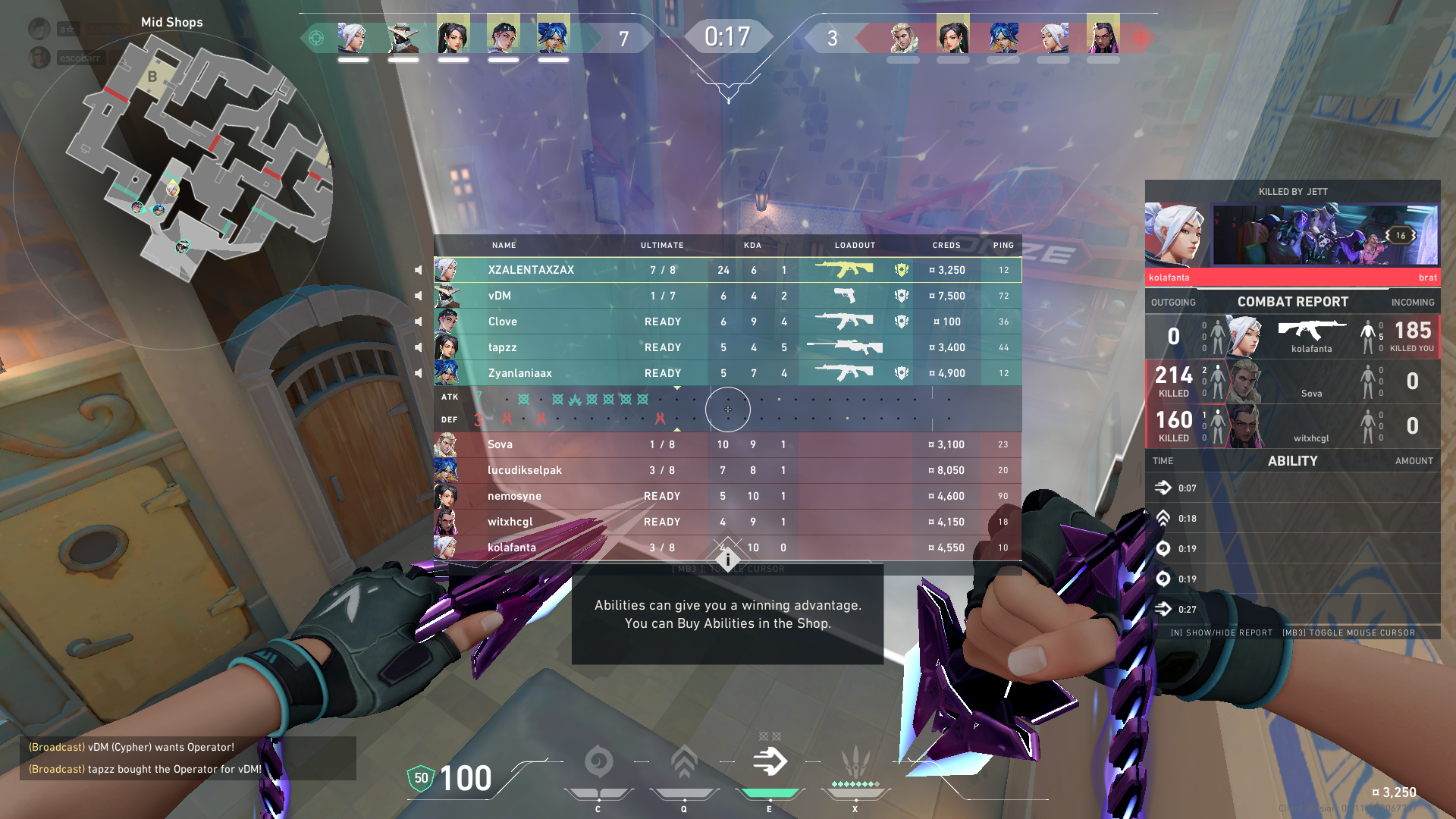Select witxhcgl's combat report entry
The height and width of the screenshot is (819, 1456).
pos(1292,425)
